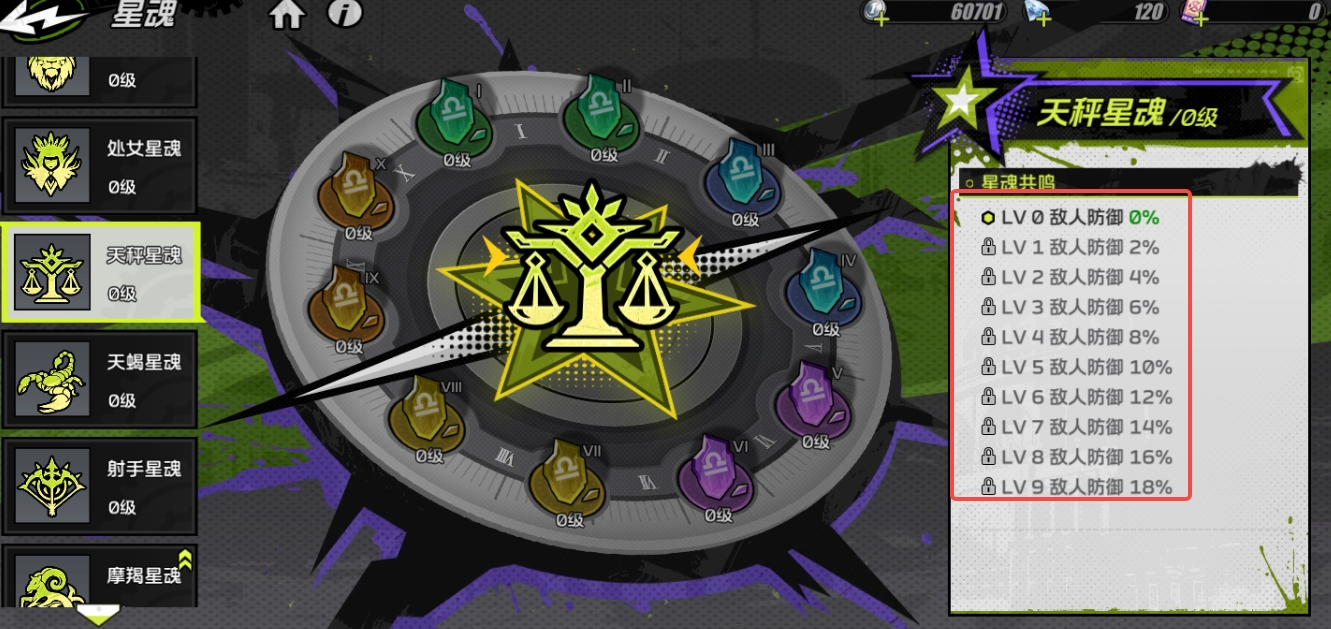The width and height of the screenshot is (1331, 629).
Task: Choose 天蝎星魂 in the side list
Action: [x=99, y=380]
